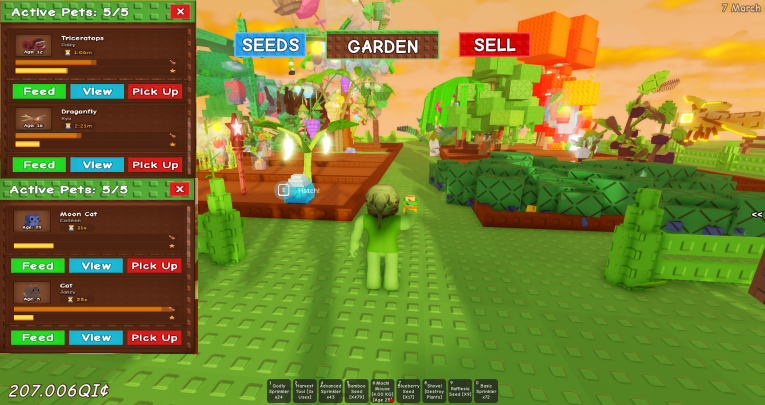Open the SELL button
Viewport: 765px width, 405px height.
[494, 45]
